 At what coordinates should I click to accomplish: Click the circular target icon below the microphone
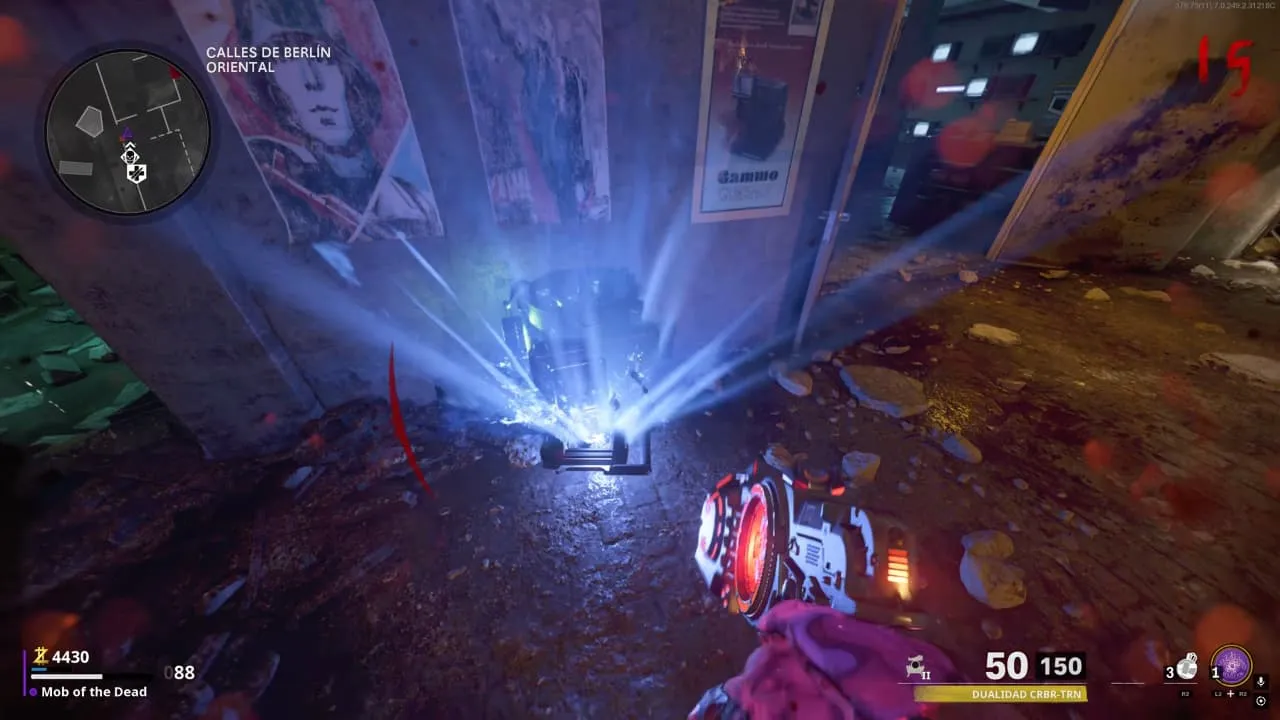pyautogui.click(x=1260, y=700)
